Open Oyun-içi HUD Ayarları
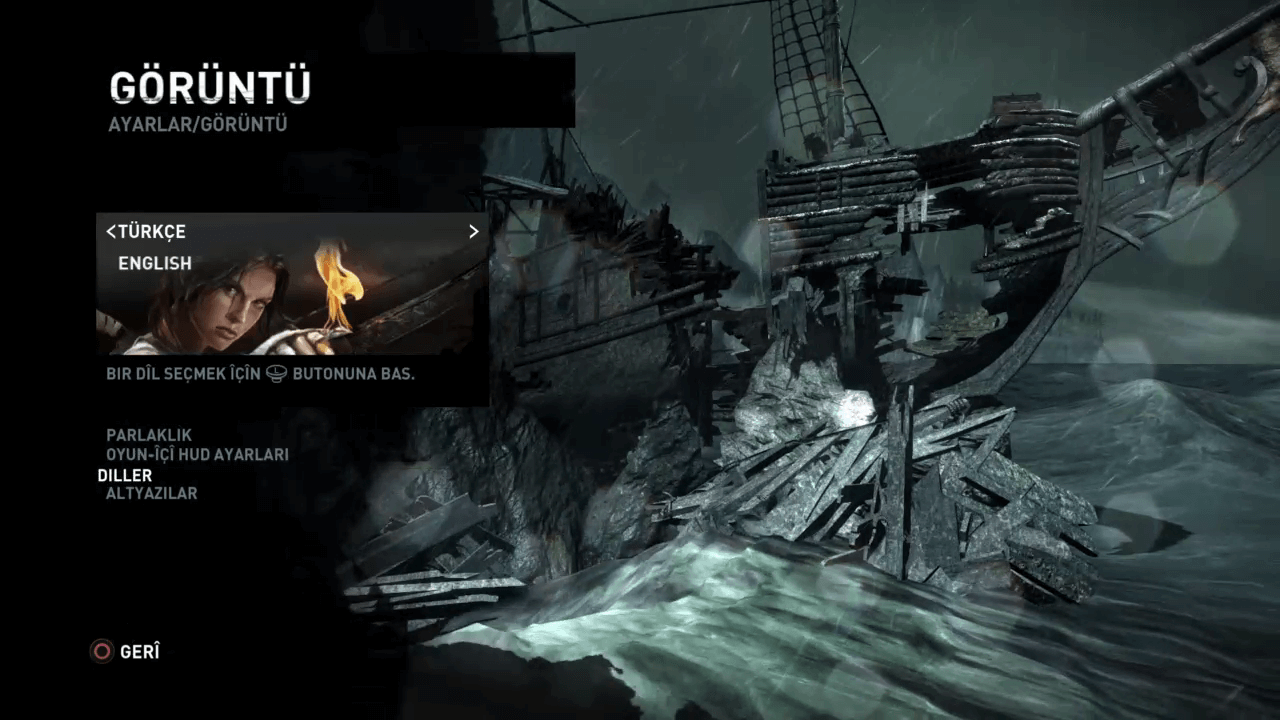1280x720 pixels. click(197, 455)
